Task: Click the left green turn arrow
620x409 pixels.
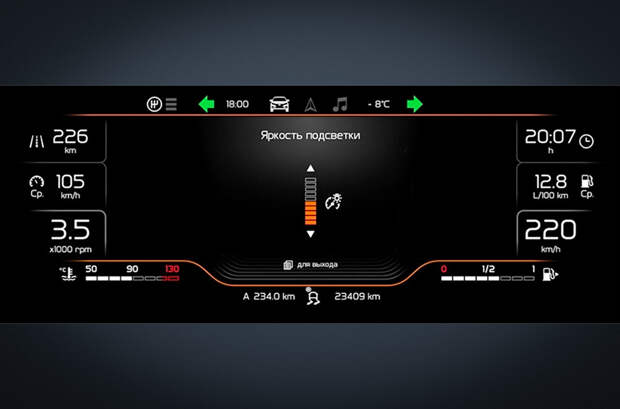Action: (206, 104)
